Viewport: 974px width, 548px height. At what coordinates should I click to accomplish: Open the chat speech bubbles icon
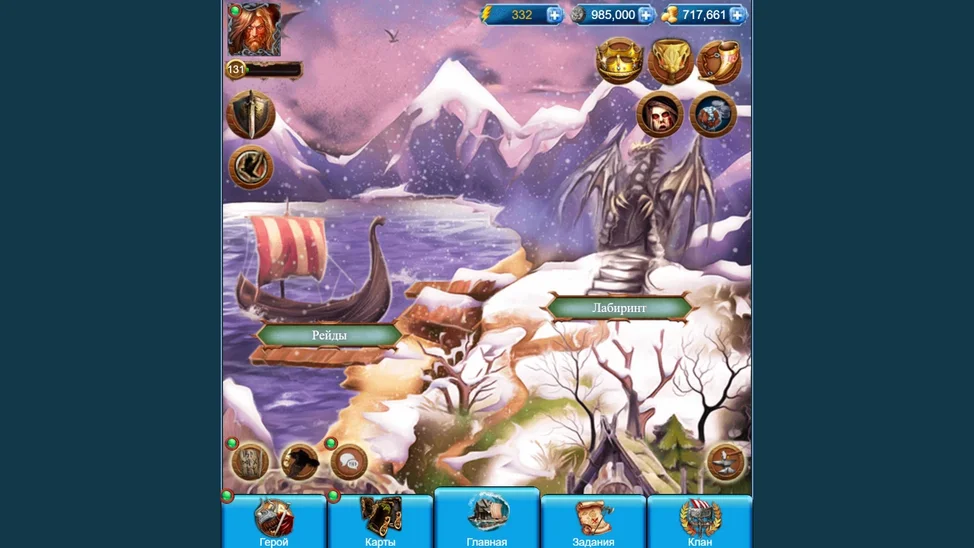click(349, 462)
